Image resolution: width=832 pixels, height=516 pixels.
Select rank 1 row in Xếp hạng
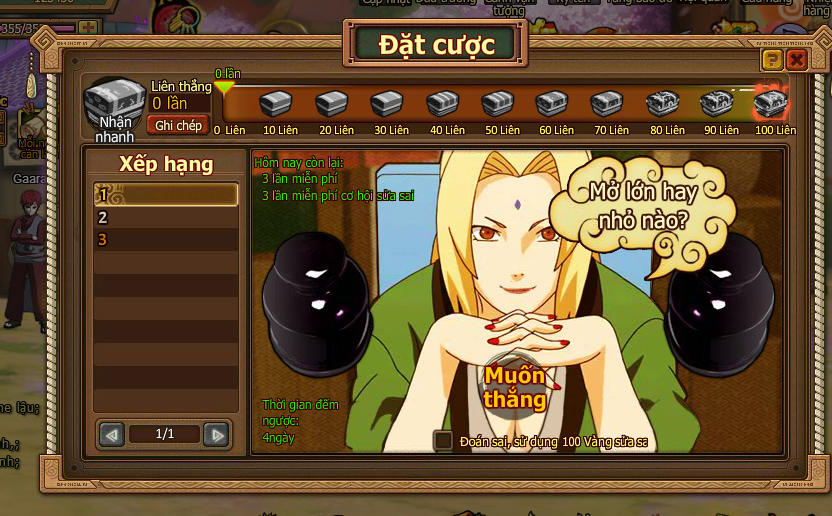point(165,194)
